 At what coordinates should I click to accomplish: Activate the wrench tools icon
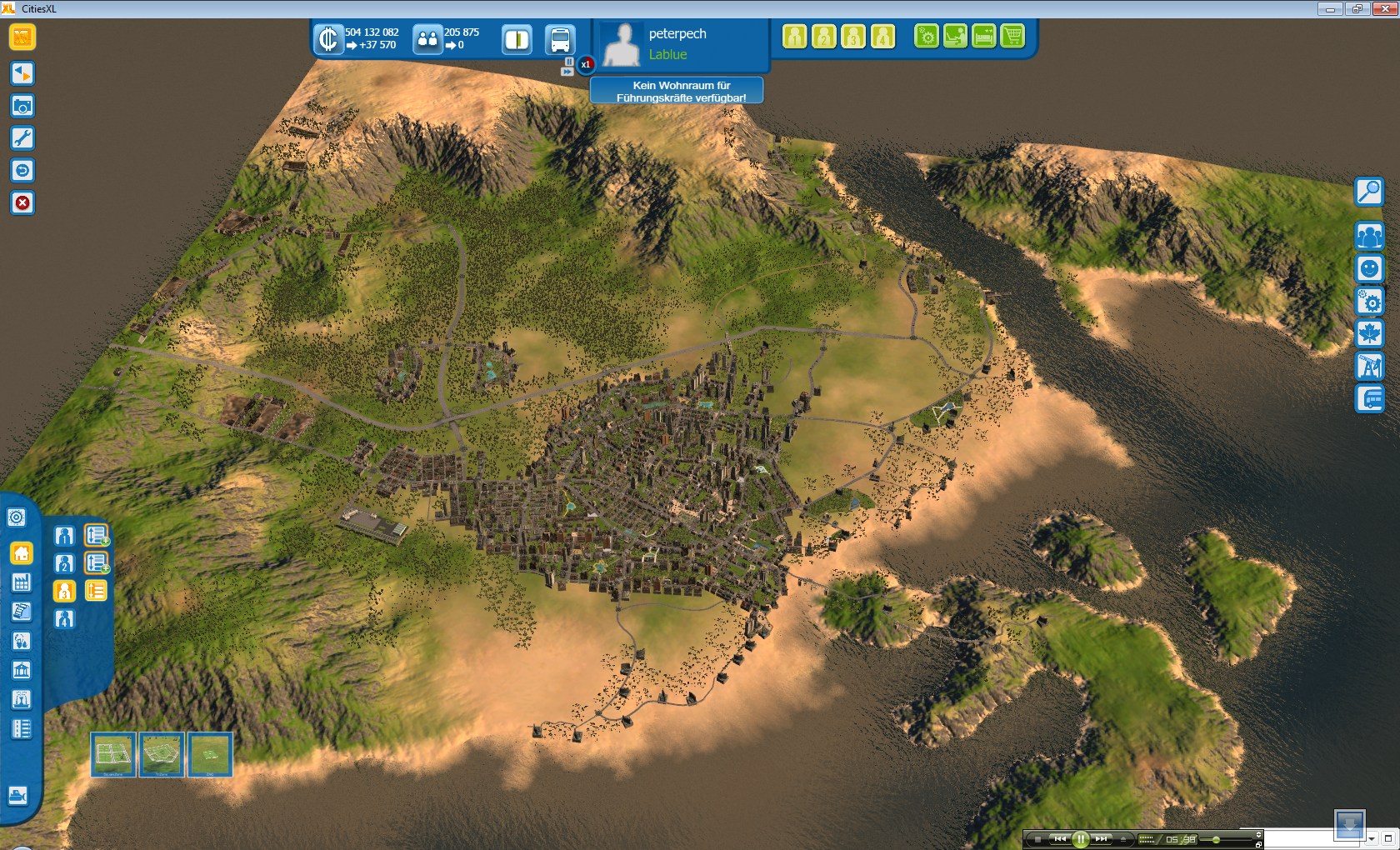pos(22,138)
